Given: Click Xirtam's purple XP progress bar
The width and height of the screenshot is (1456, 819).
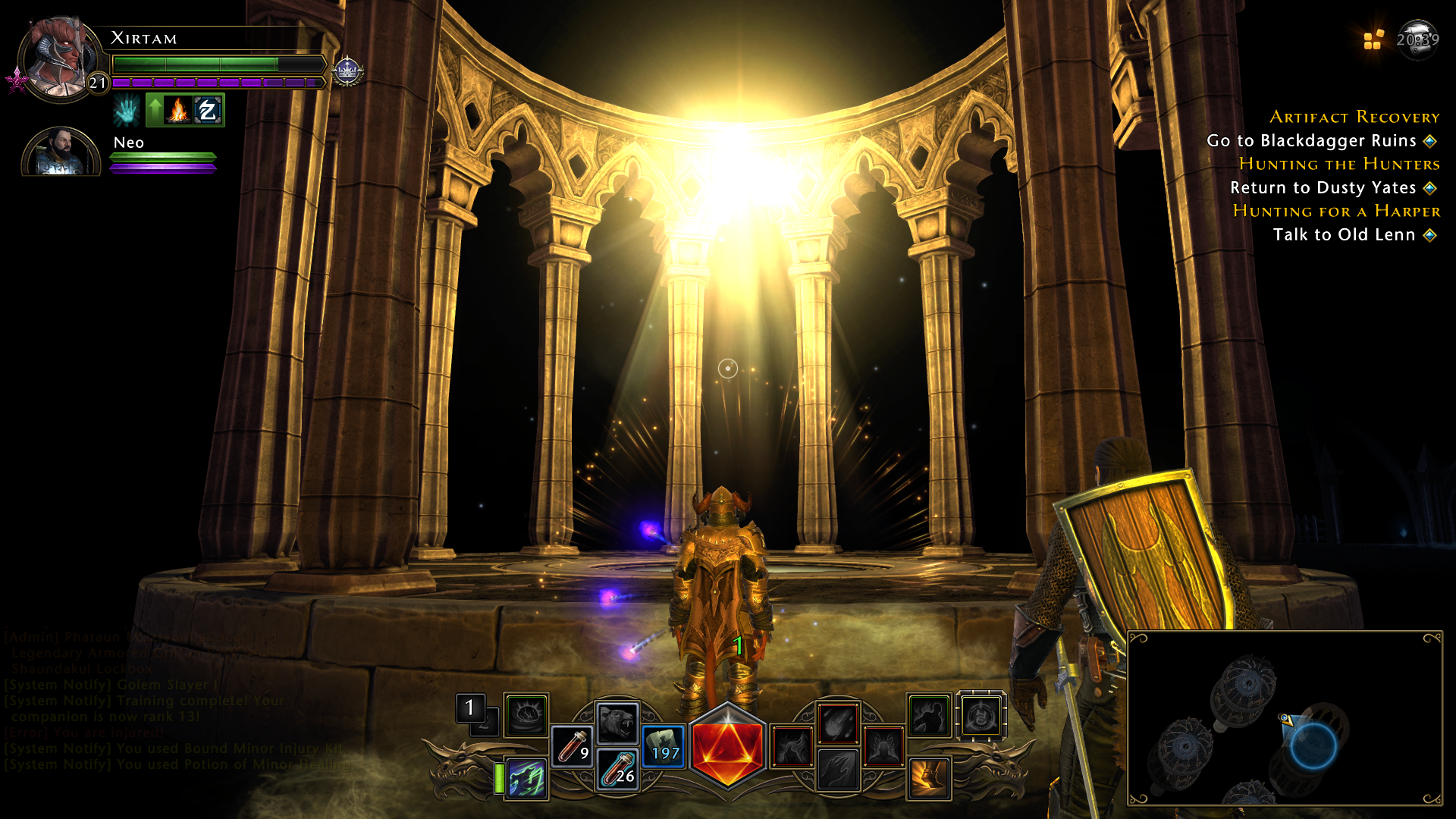Looking at the screenshot, I should point(212,82).
